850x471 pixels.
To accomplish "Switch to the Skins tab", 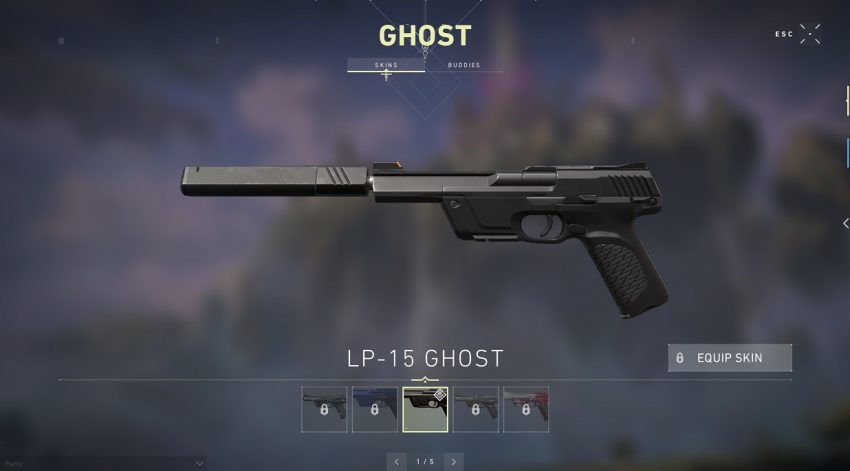I will tap(386, 65).
